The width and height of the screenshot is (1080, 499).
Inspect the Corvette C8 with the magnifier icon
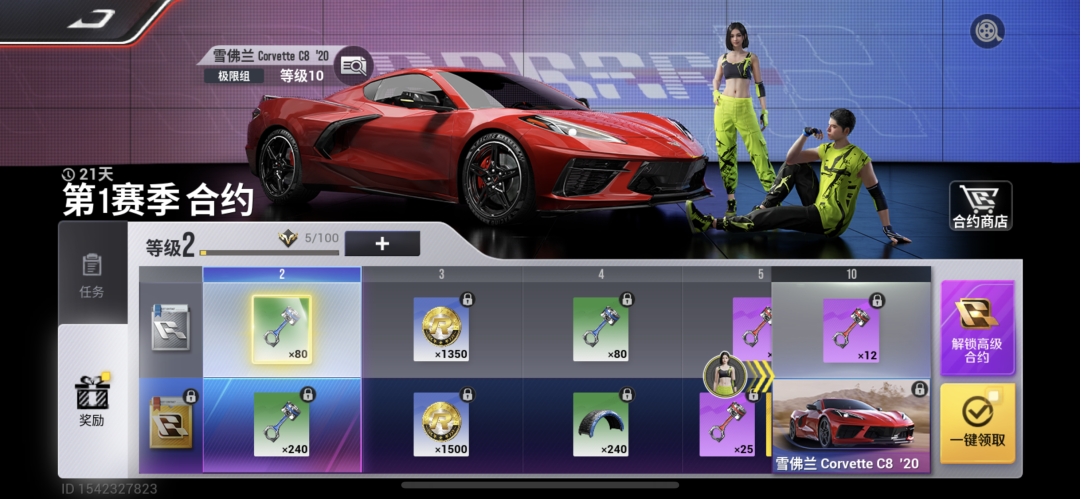[x=352, y=65]
